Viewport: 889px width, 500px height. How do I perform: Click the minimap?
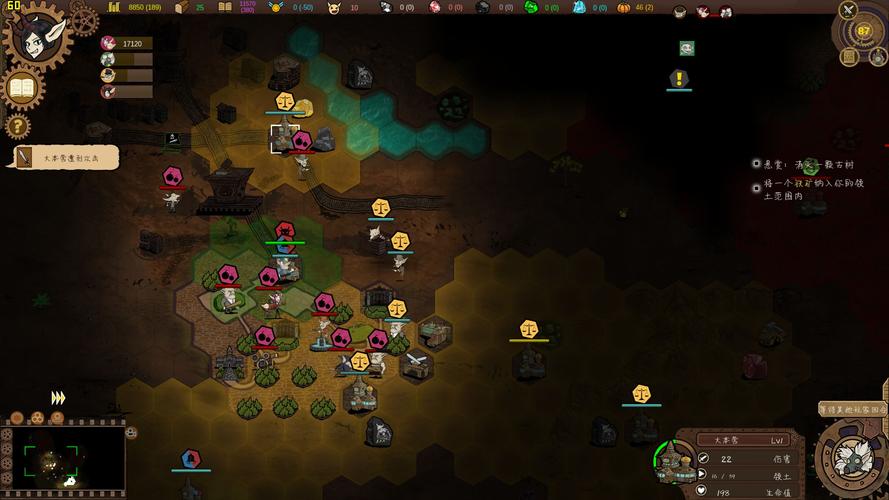(63, 462)
